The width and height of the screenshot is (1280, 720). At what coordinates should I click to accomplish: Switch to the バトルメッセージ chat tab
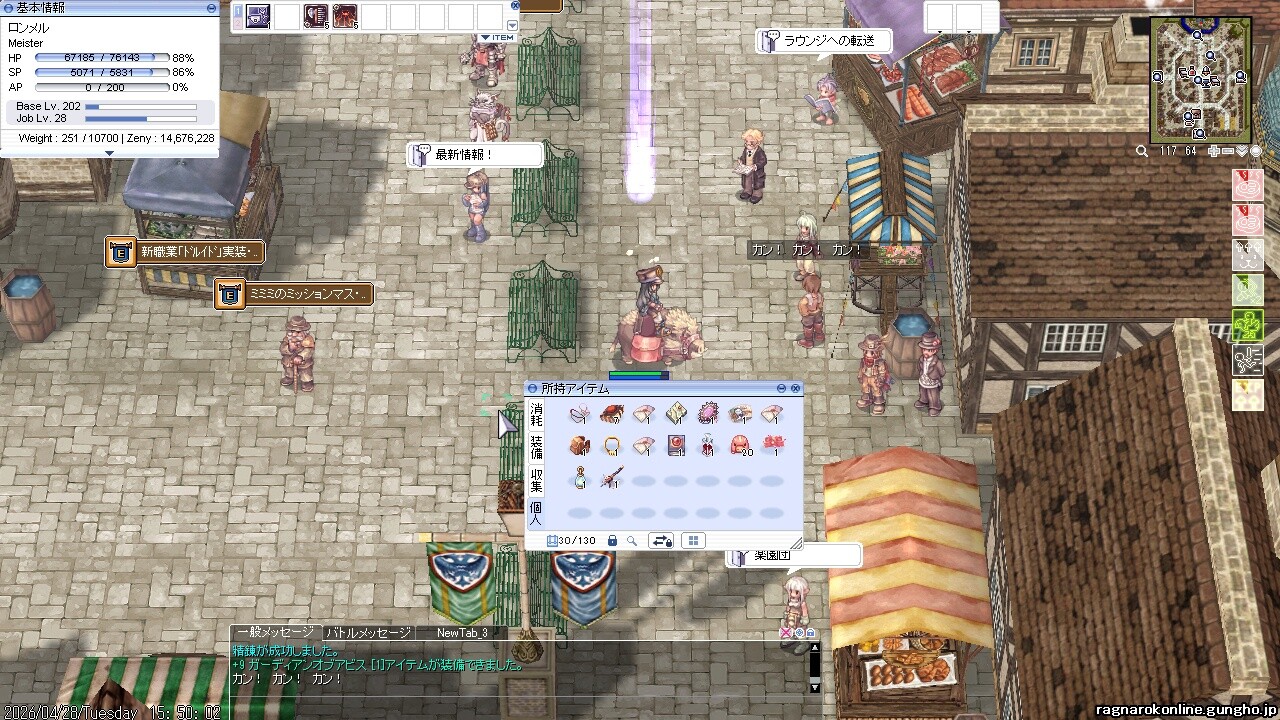[x=368, y=633]
